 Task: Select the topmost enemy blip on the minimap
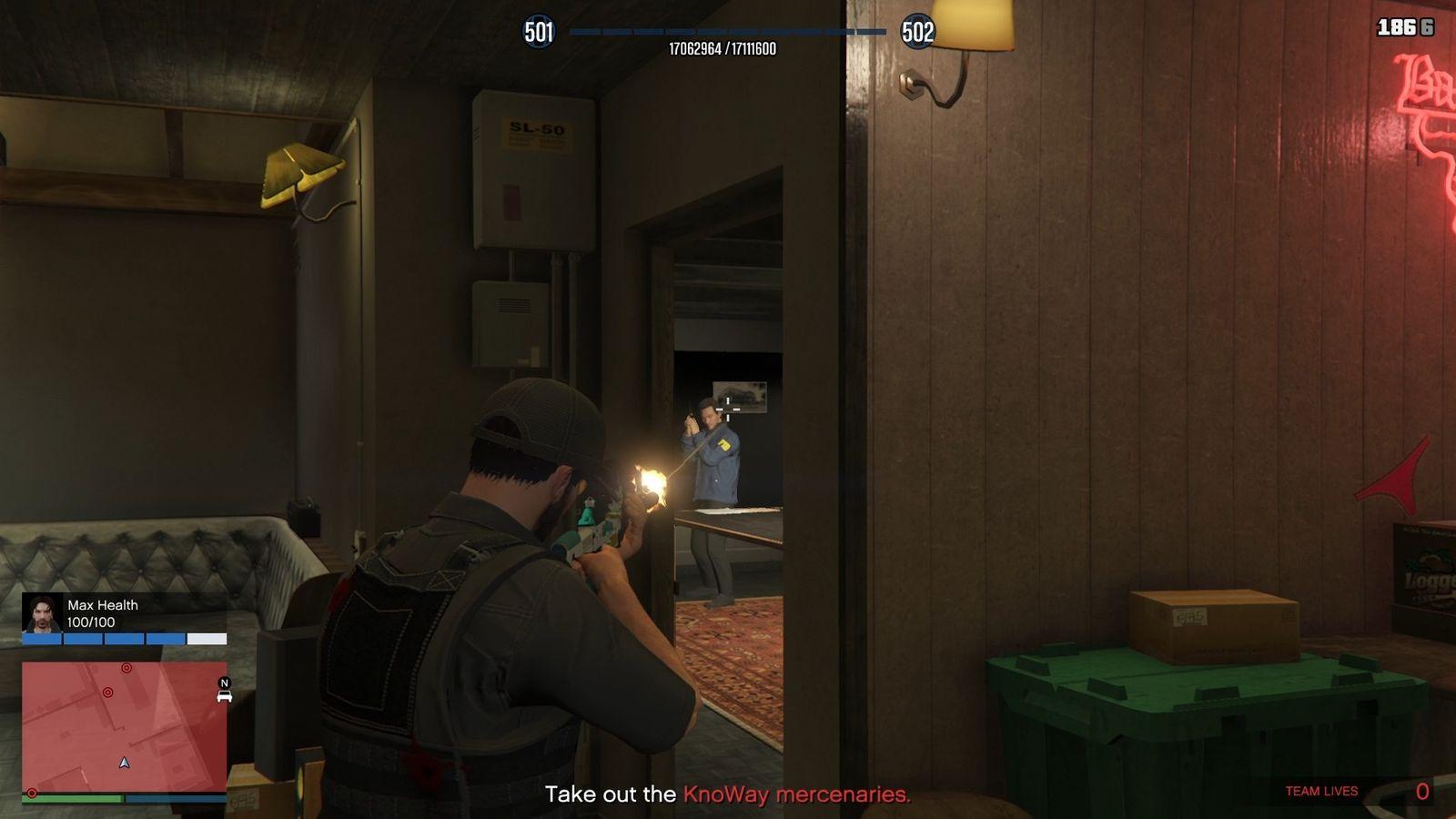click(x=126, y=668)
